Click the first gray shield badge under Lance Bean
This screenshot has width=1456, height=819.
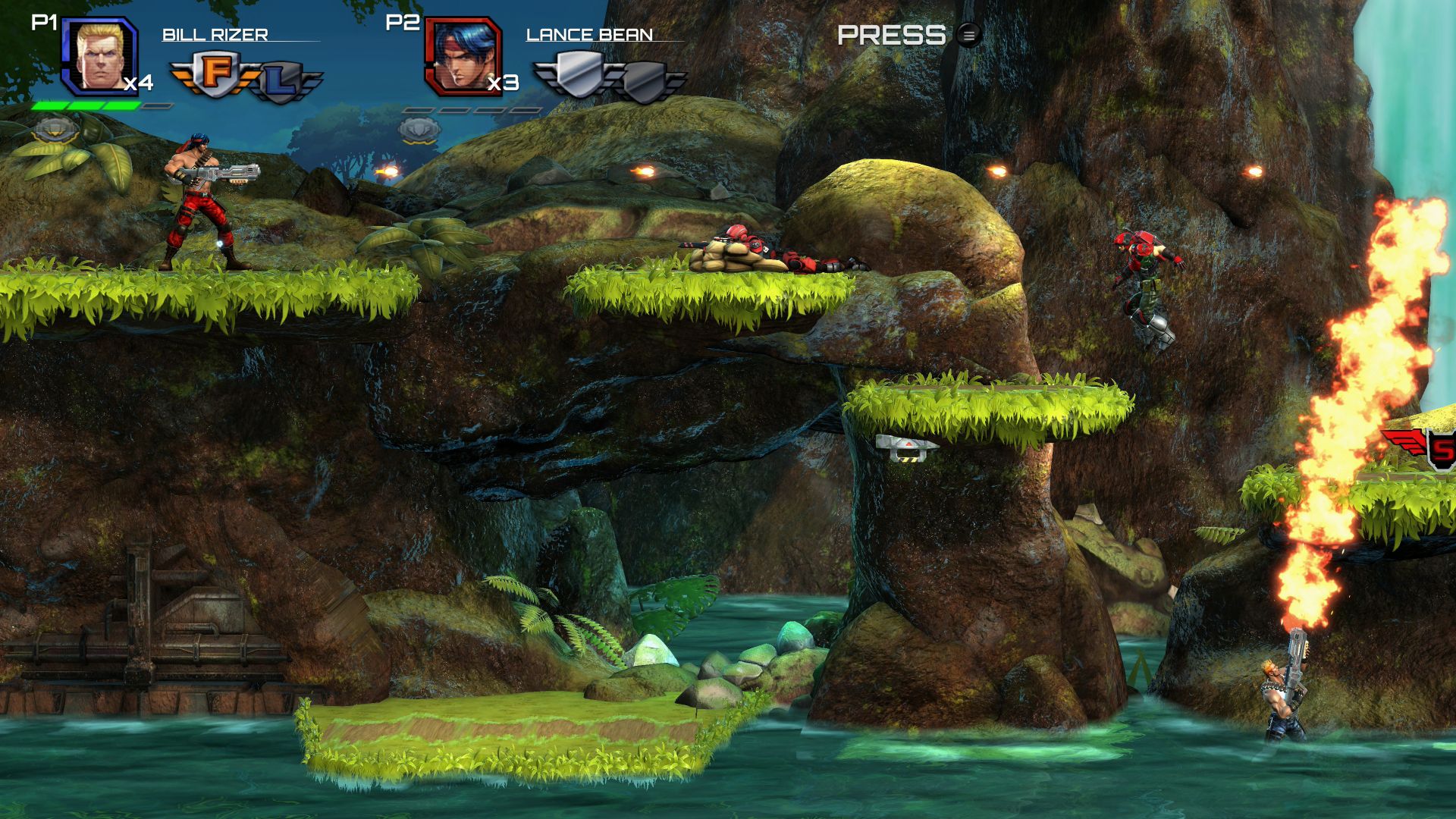pyautogui.click(x=580, y=76)
